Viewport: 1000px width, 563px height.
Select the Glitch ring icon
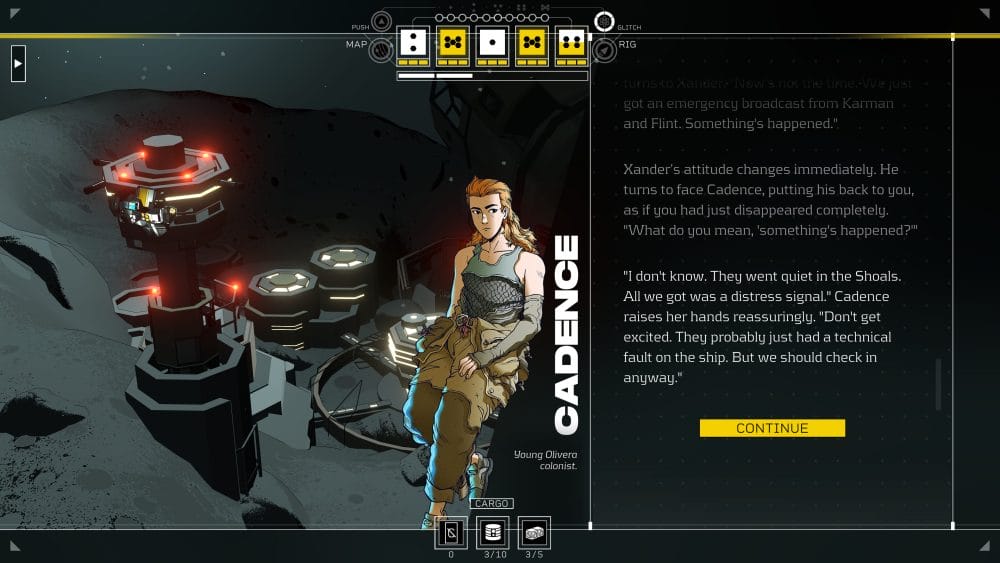click(604, 21)
